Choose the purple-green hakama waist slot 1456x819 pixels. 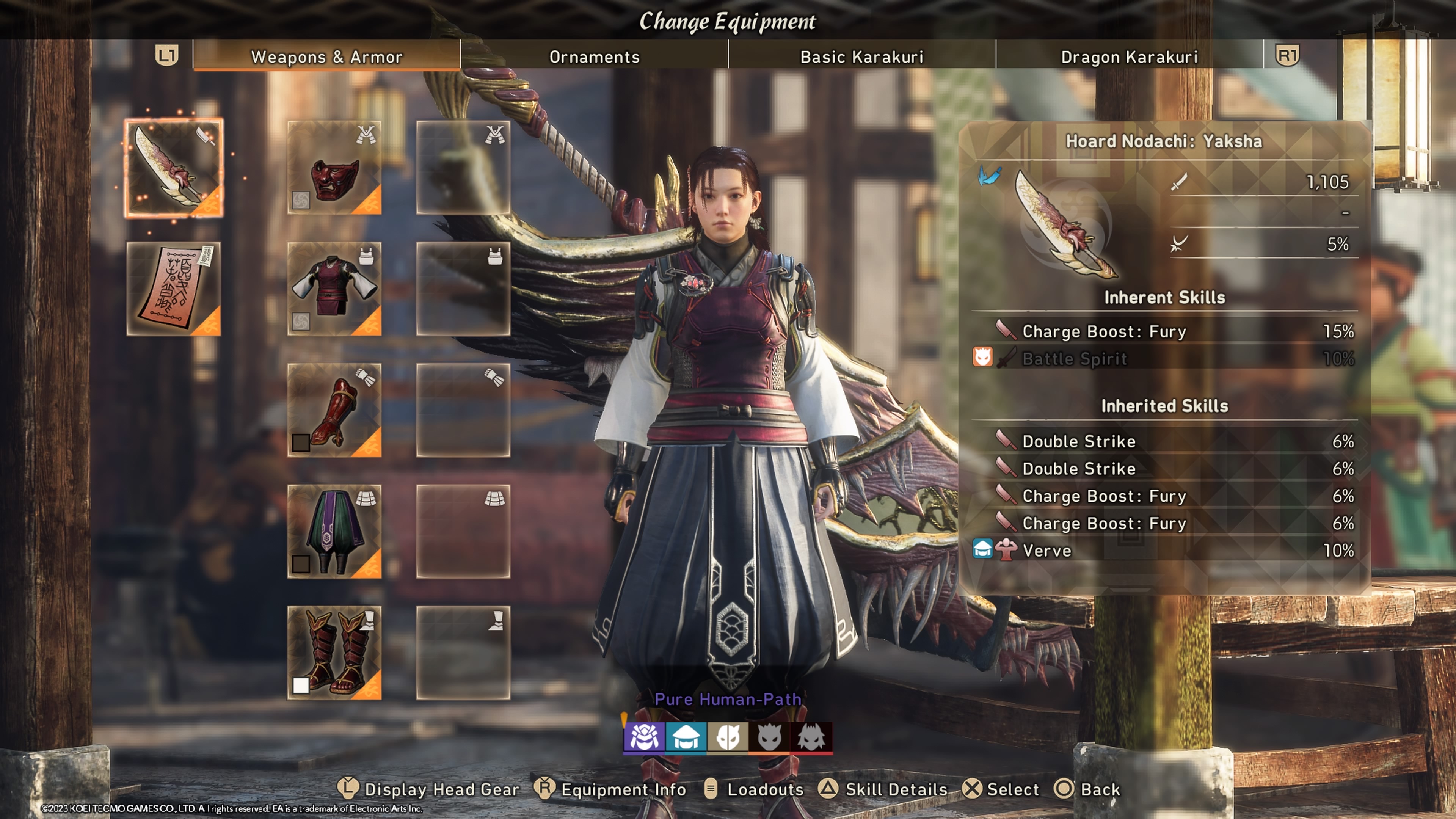334,531
